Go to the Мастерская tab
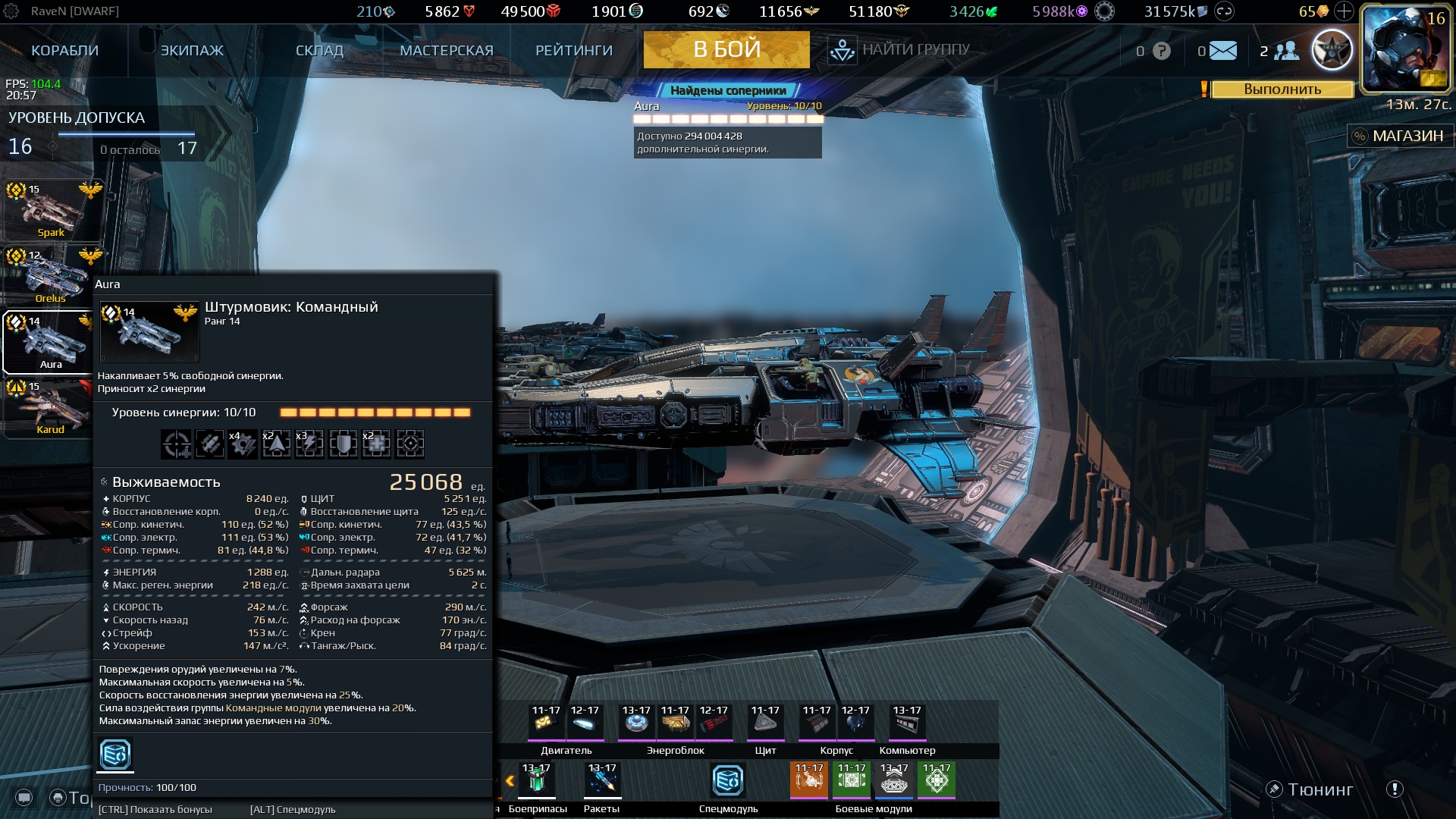Viewport: 1456px width, 819px height. pyautogui.click(x=446, y=51)
